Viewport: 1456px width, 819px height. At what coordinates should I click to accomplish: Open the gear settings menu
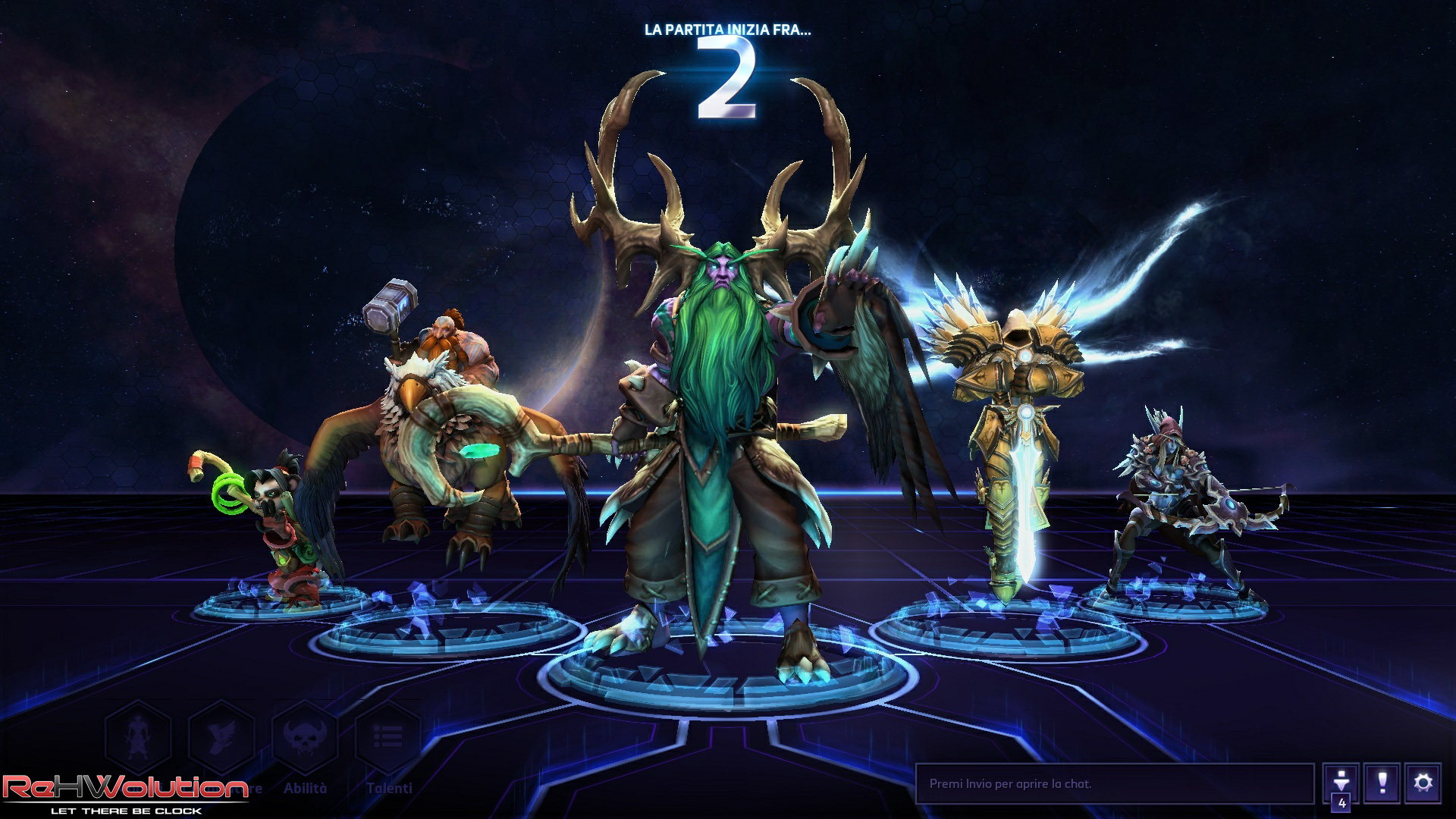1423,783
